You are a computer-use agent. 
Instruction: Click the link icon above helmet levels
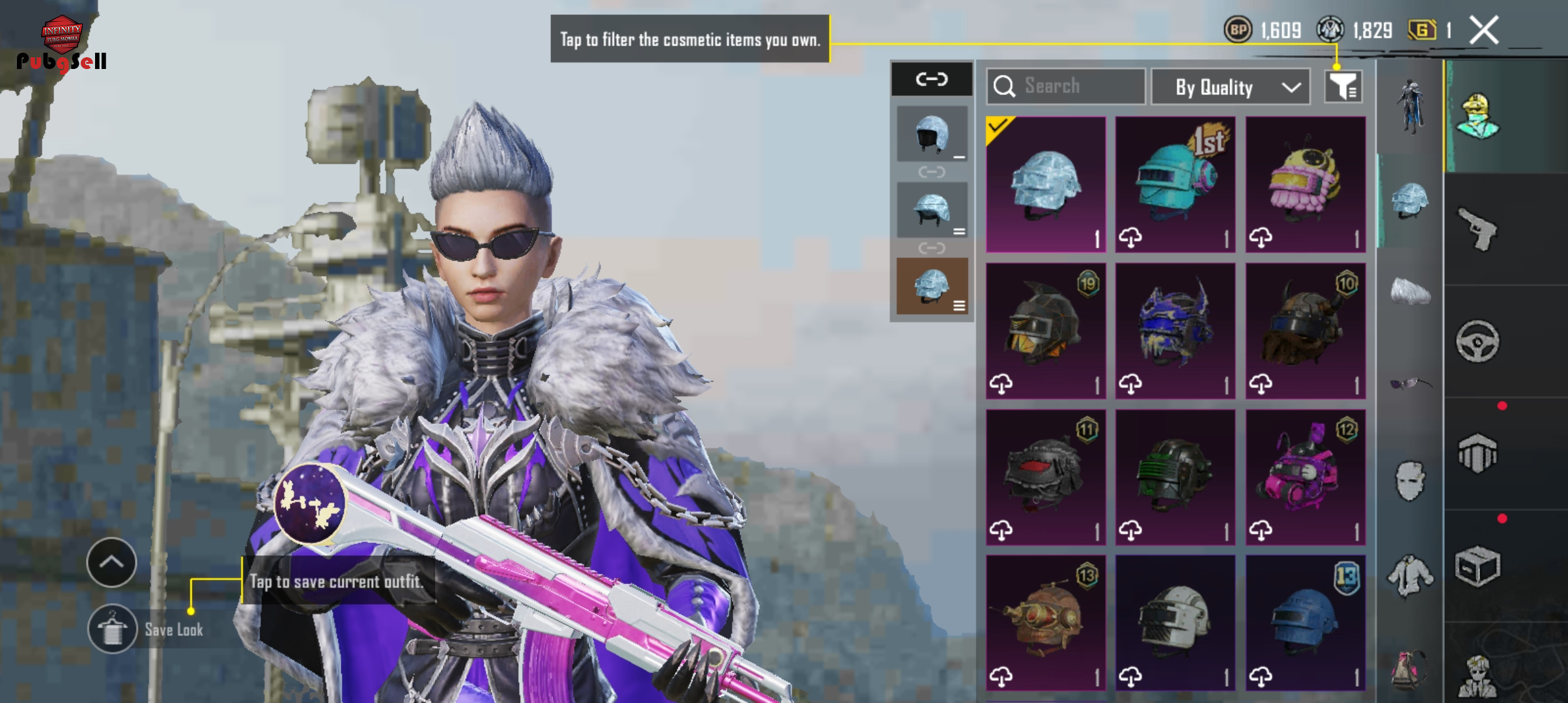(931, 79)
